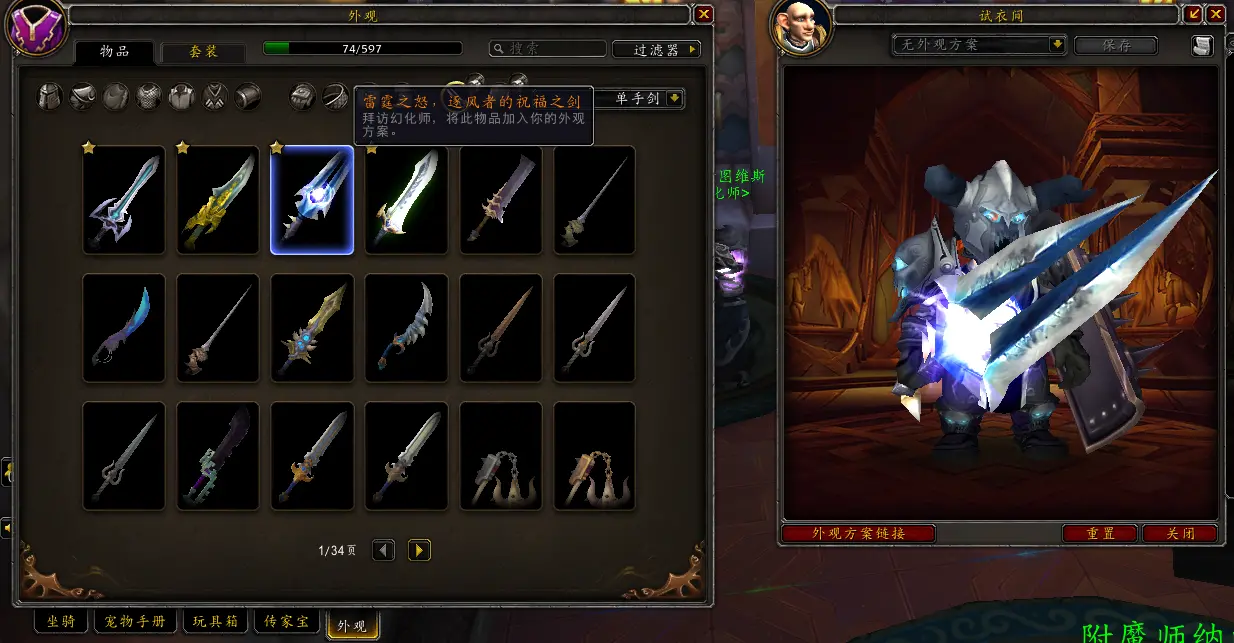Close the 外观 collection window
This screenshot has width=1234, height=643.
[x=704, y=14]
